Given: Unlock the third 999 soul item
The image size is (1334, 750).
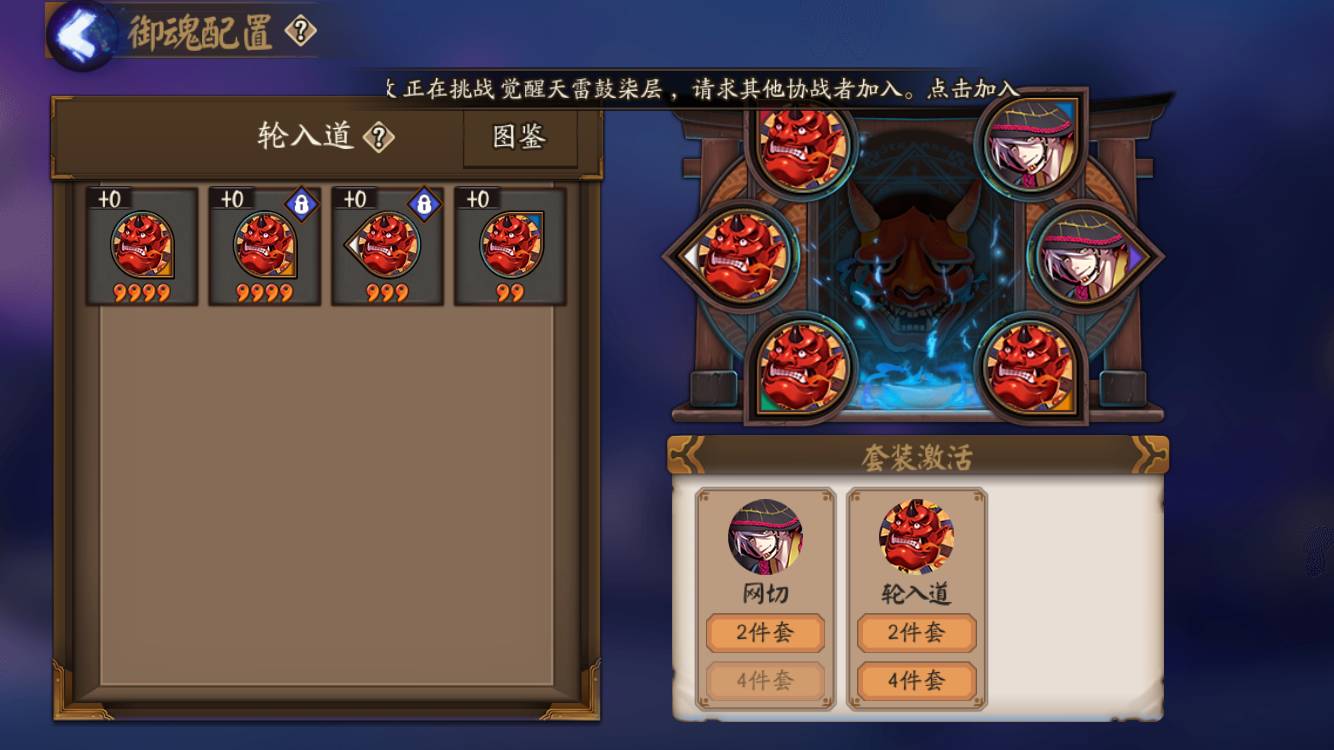Looking at the screenshot, I should coord(424,203).
